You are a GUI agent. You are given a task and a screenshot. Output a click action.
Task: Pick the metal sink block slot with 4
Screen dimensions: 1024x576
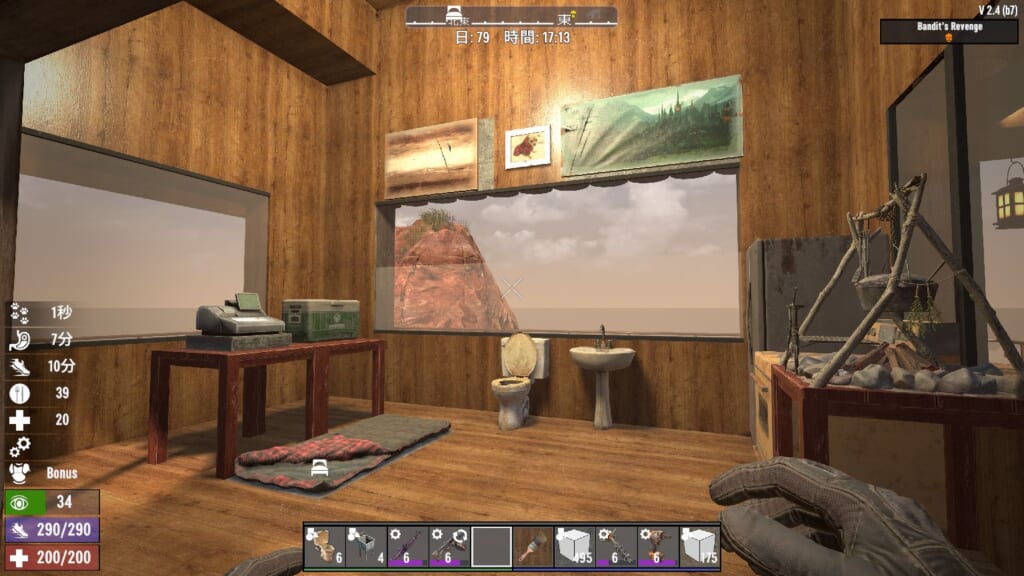[366, 546]
